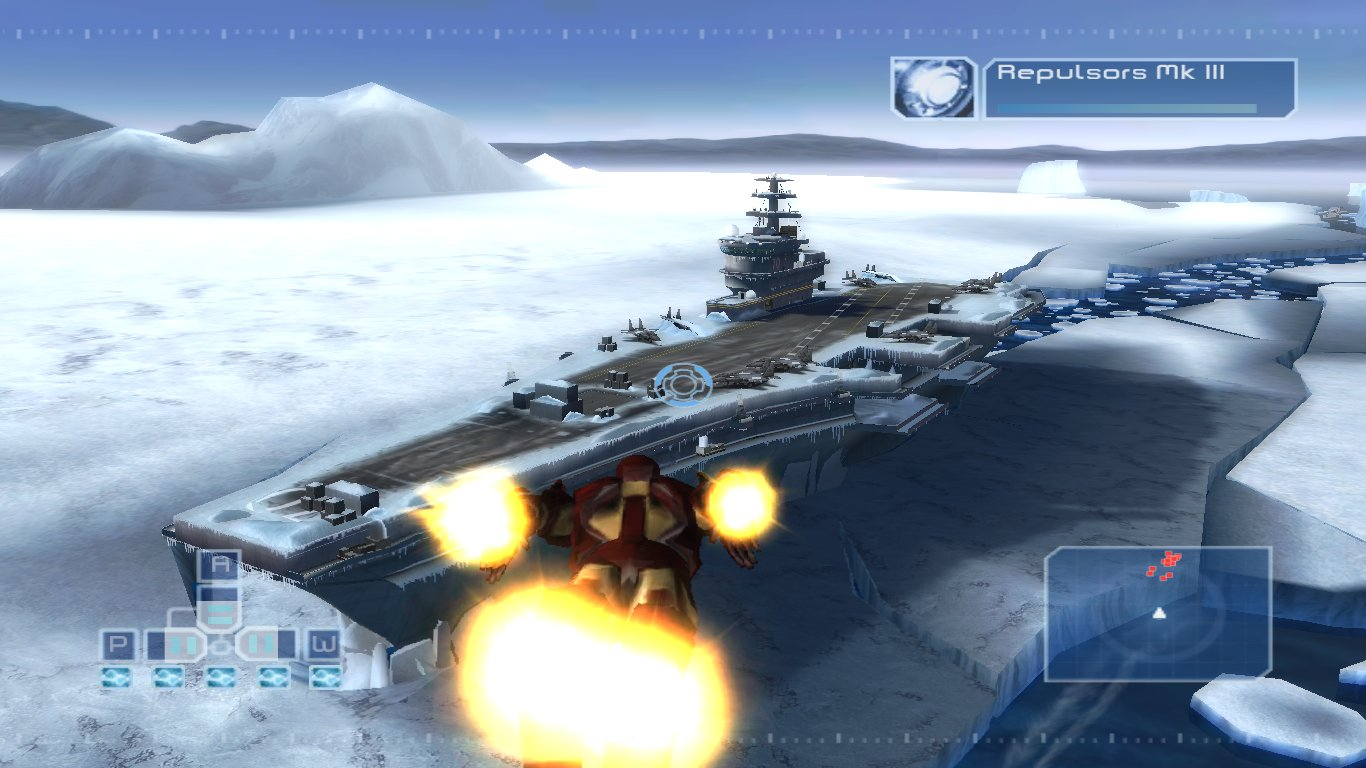1366x768 pixels.
Task: Route power to the A system
Action: click(219, 566)
